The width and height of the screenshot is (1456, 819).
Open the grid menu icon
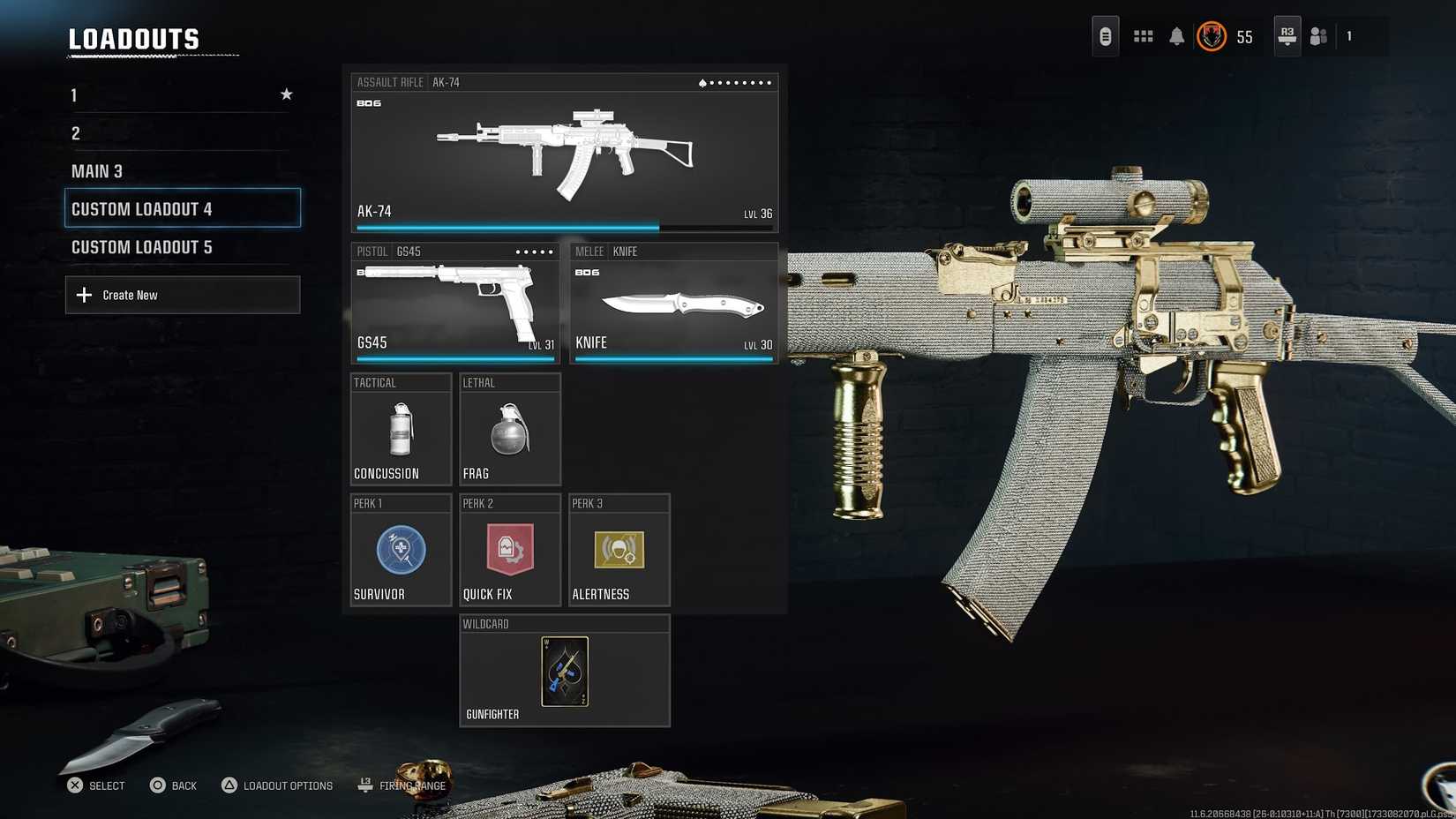coord(1143,36)
